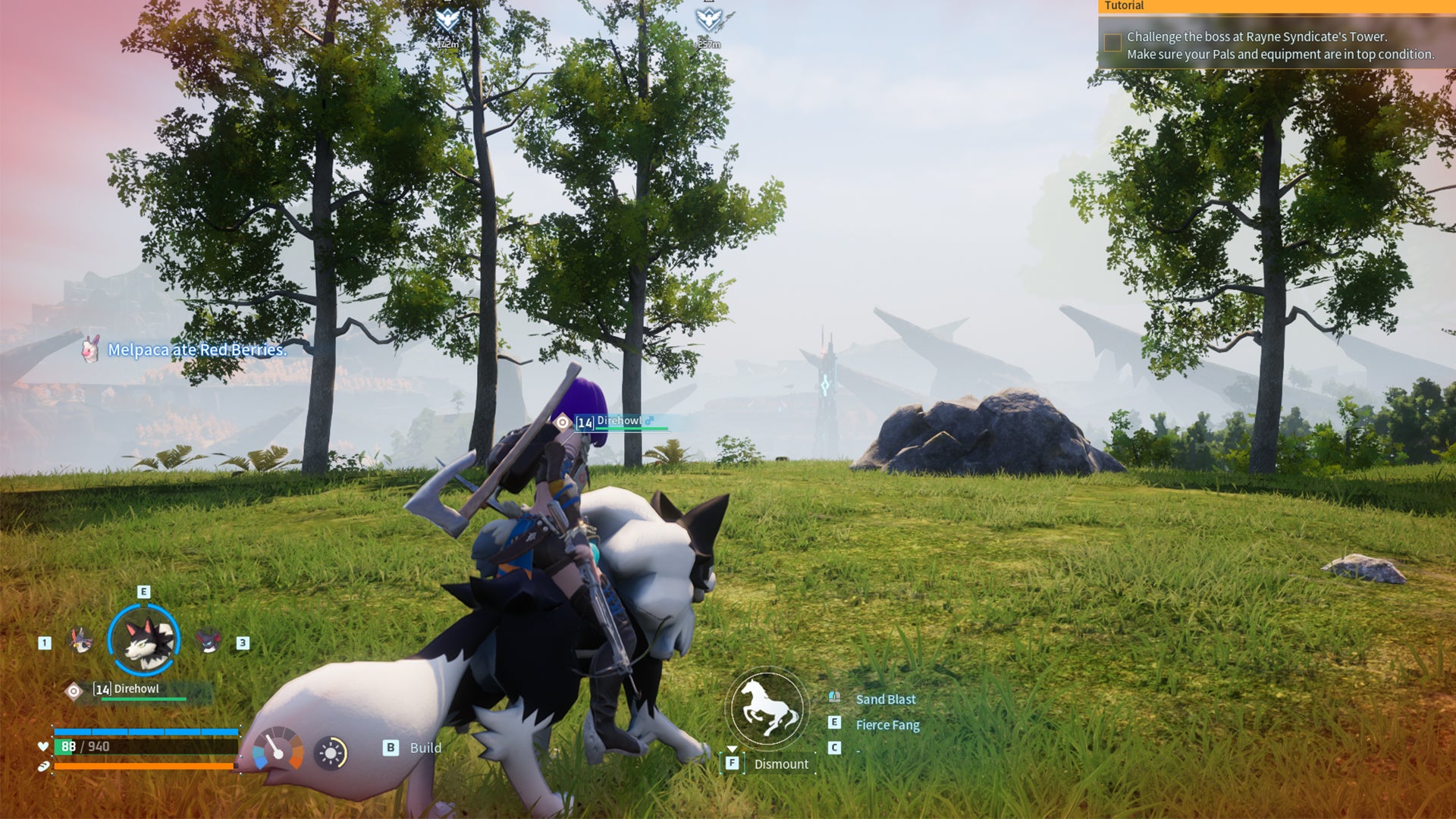Activate the Sand Blast skill
Image resolution: width=1456 pixels, height=819 pixels.
(x=885, y=699)
